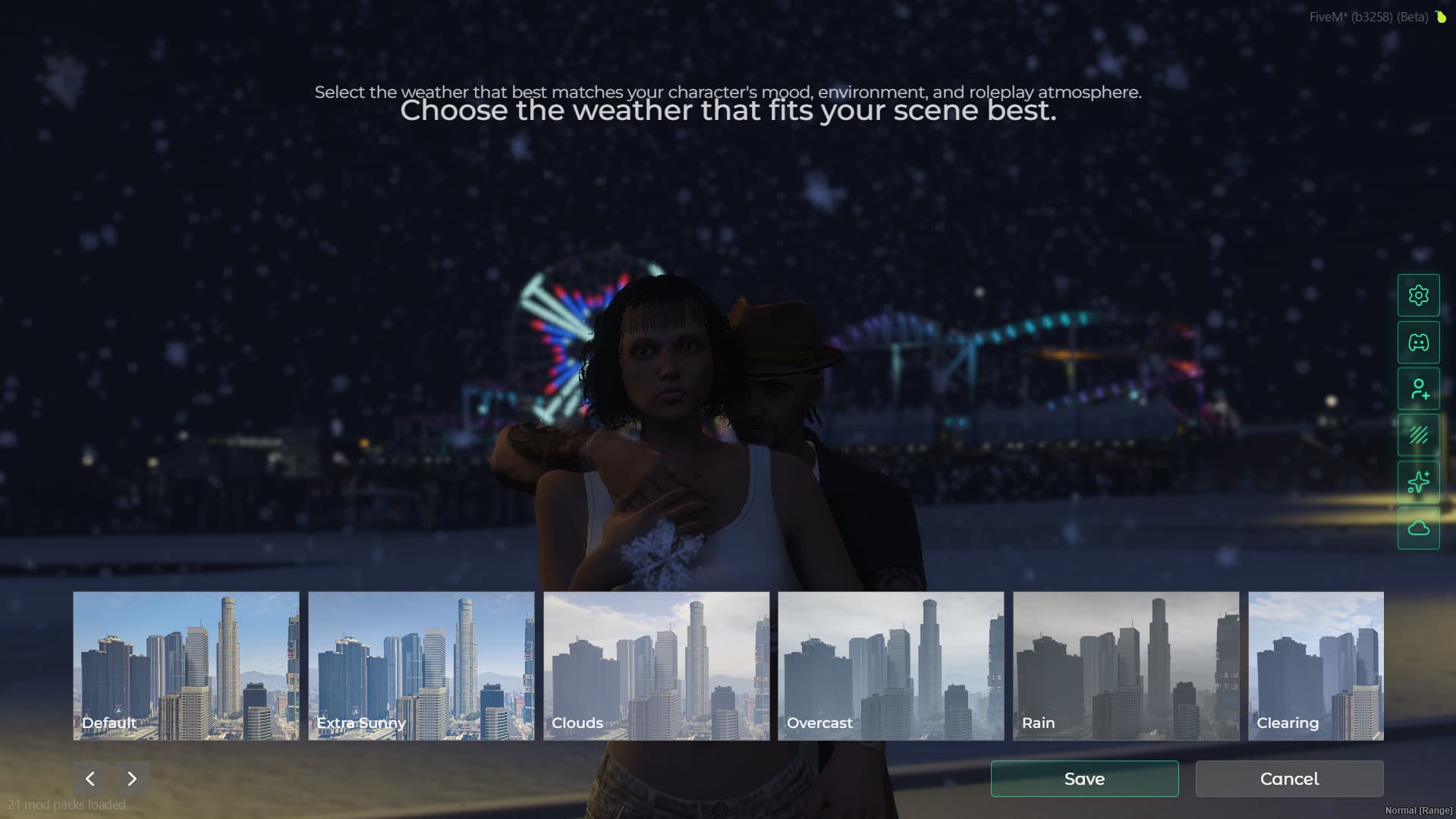Viewport: 1456px width, 819px height.
Task: Click the cloud weather icon
Action: [x=1418, y=528]
